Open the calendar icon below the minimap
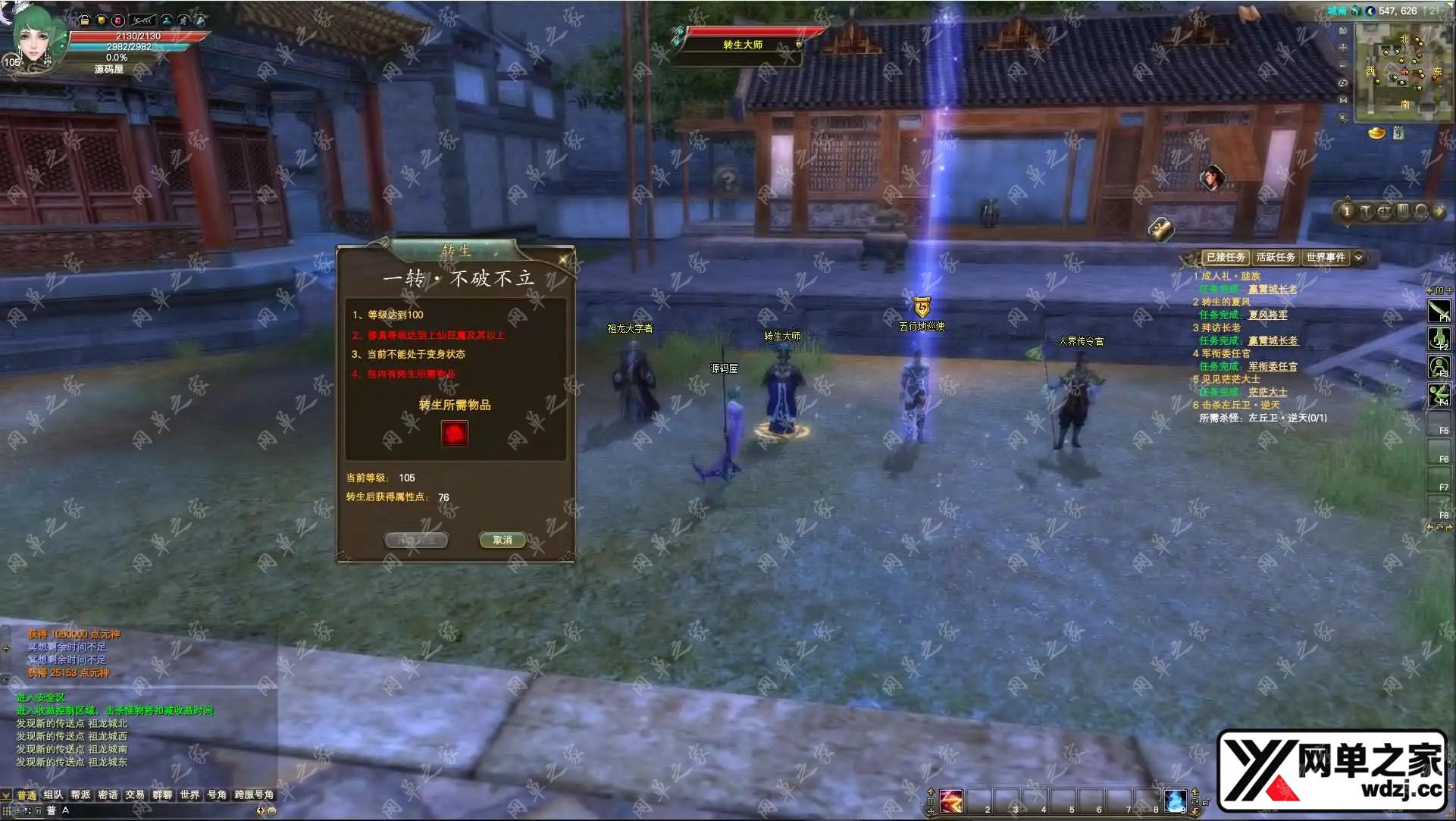 click(x=1398, y=133)
